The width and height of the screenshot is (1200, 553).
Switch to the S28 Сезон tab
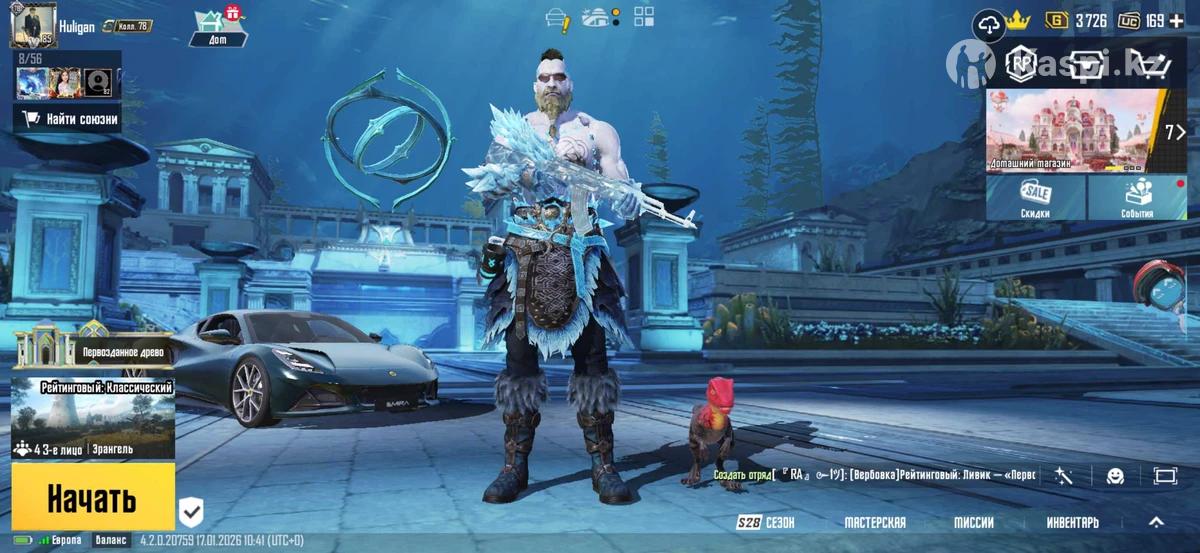(765, 522)
